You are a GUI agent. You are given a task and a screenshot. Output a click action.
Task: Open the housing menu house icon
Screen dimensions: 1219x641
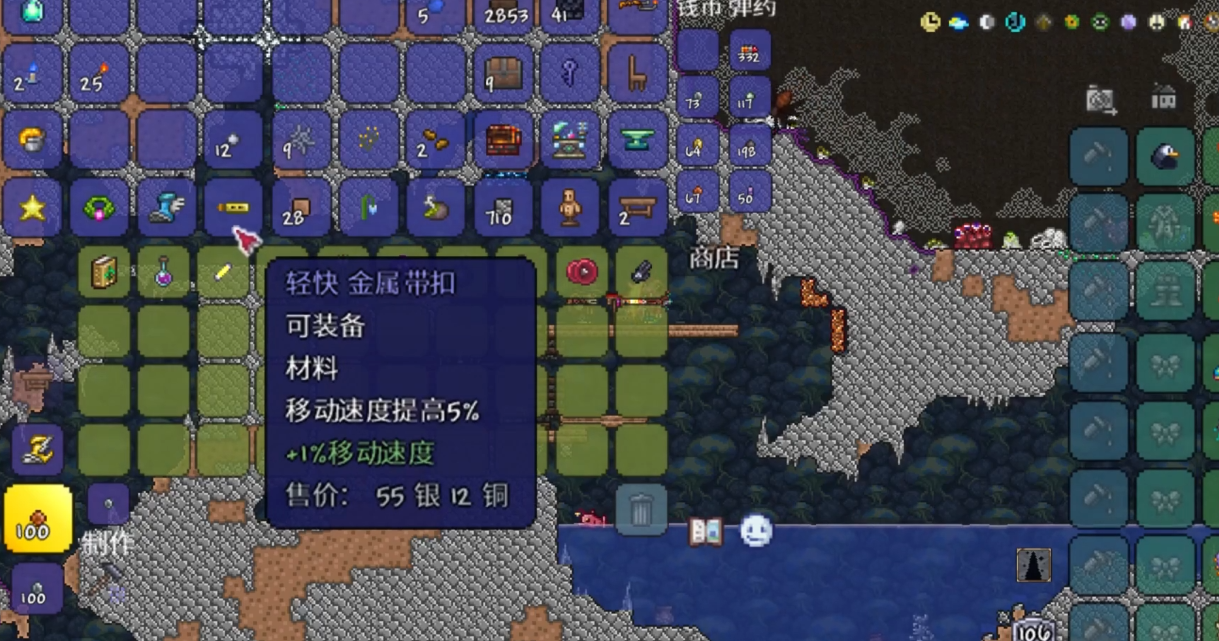click(x=1163, y=98)
